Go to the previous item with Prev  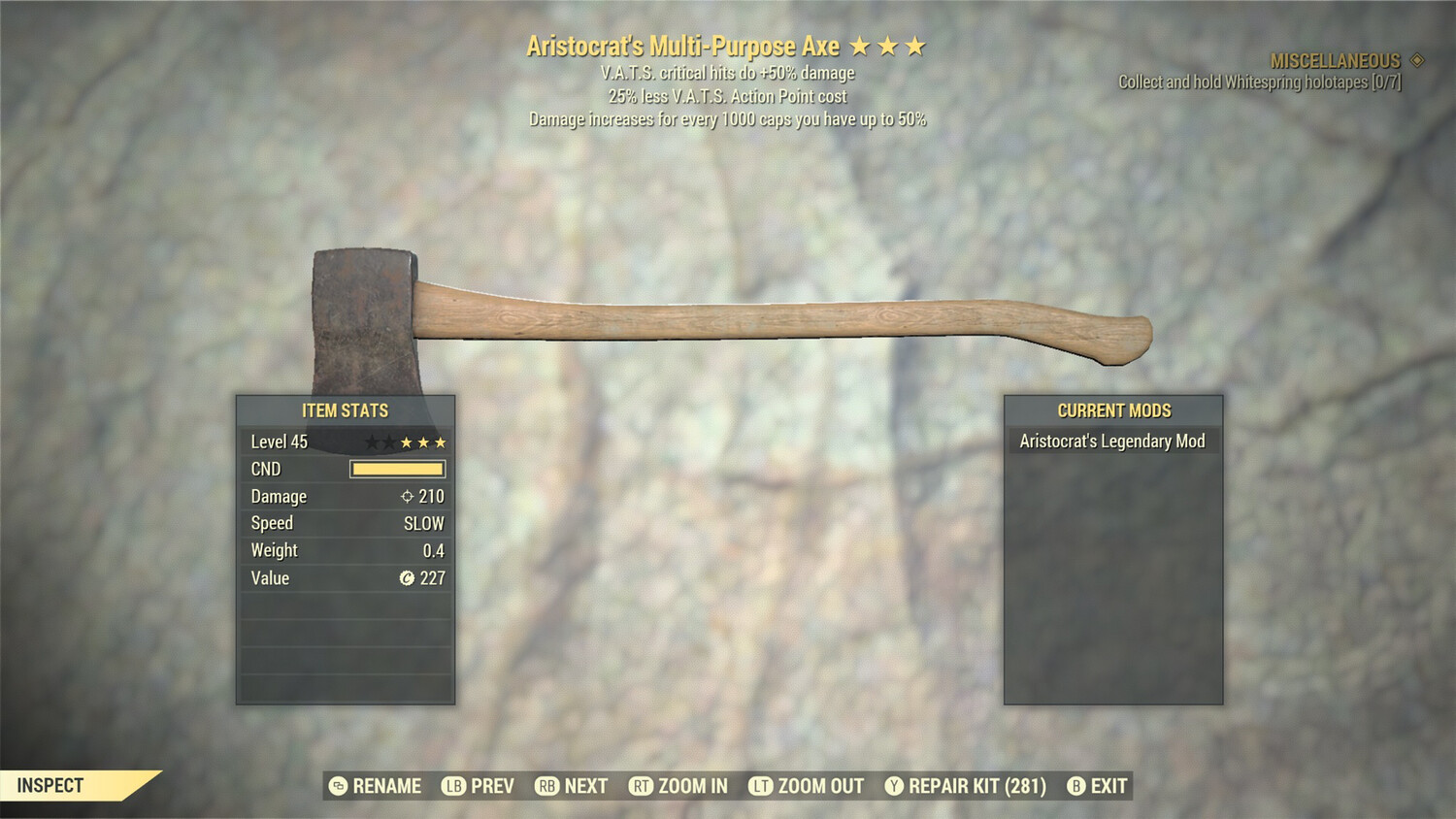(x=479, y=786)
